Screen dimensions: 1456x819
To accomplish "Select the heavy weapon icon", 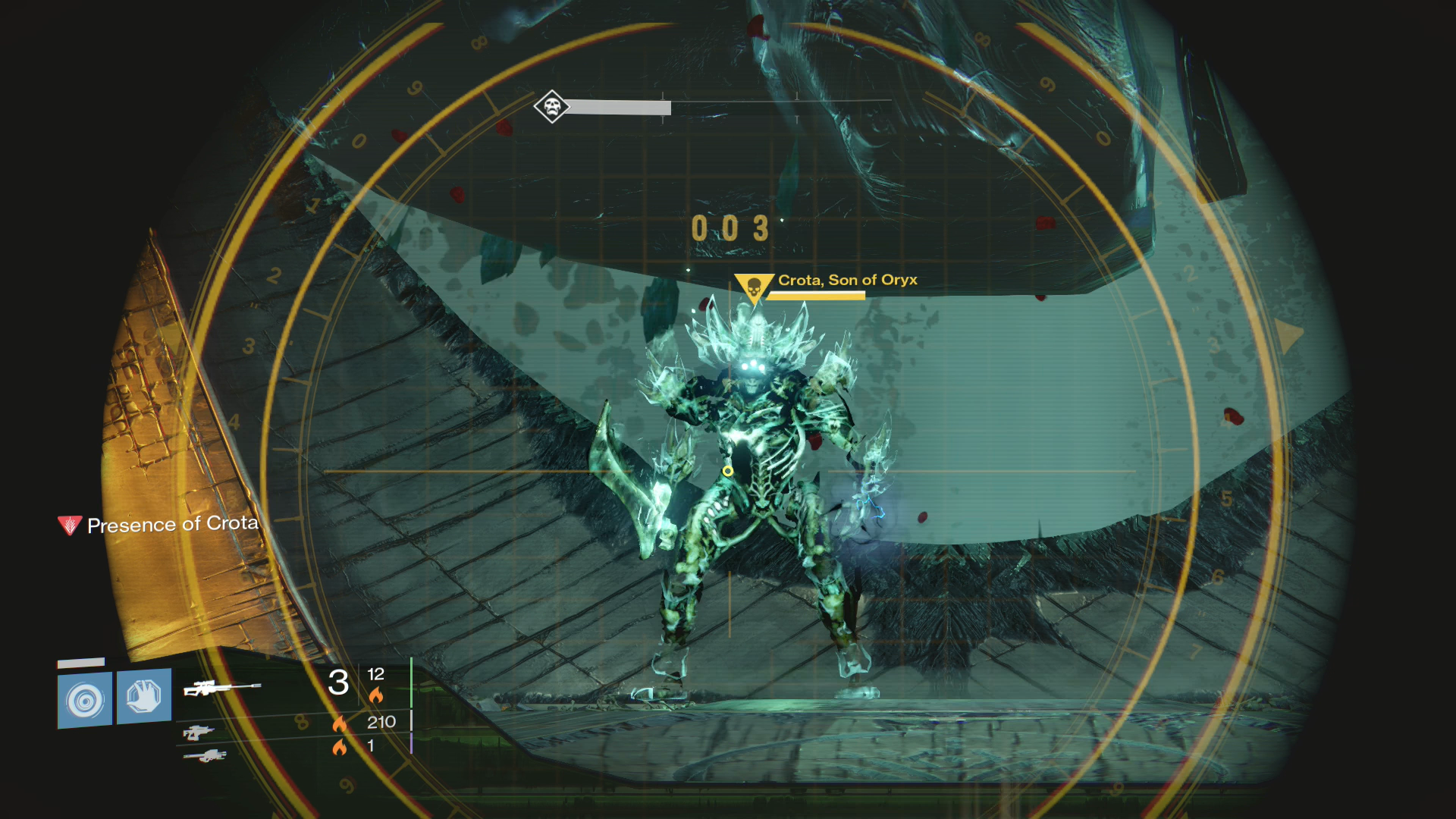I will pyautogui.click(x=205, y=755).
